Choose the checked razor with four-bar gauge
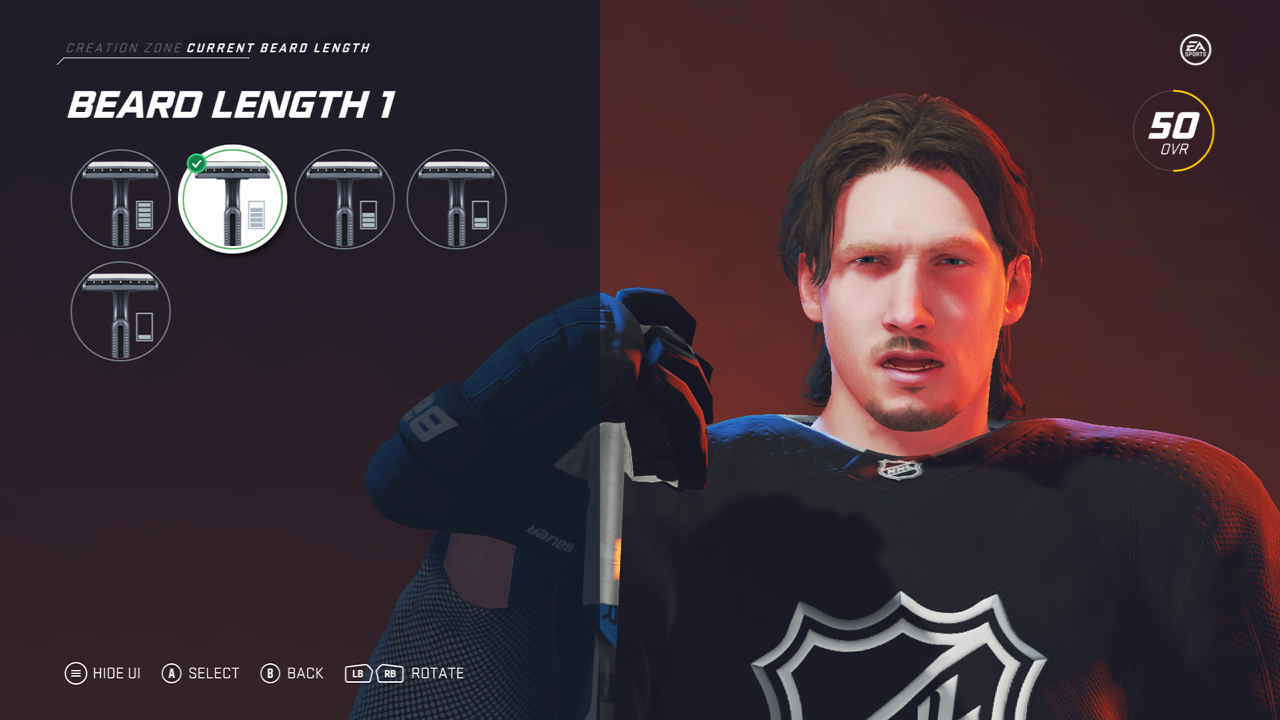This screenshot has height=720, width=1280. [232, 199]
